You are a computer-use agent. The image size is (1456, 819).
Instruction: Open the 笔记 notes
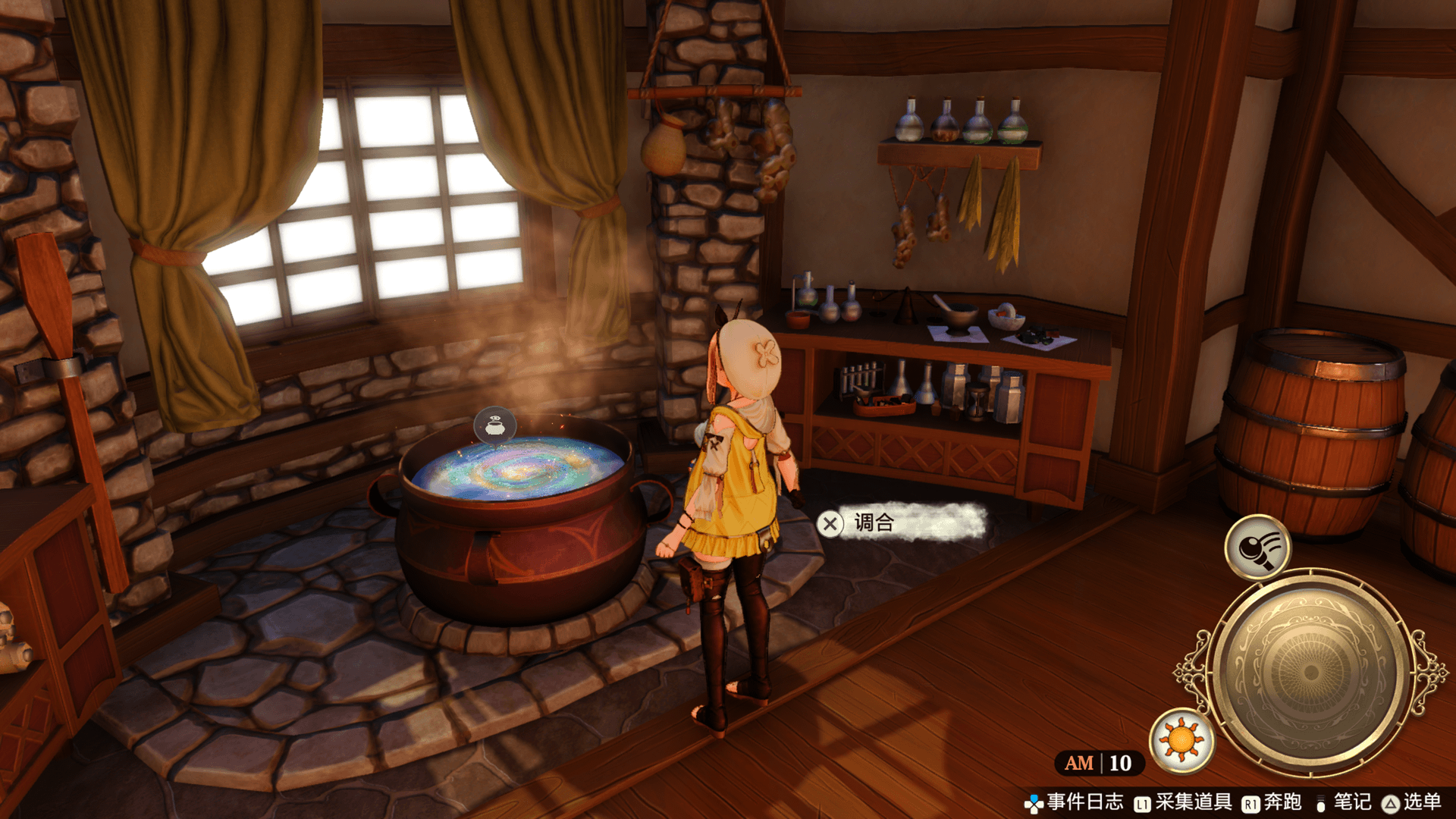pos(1345,802)
